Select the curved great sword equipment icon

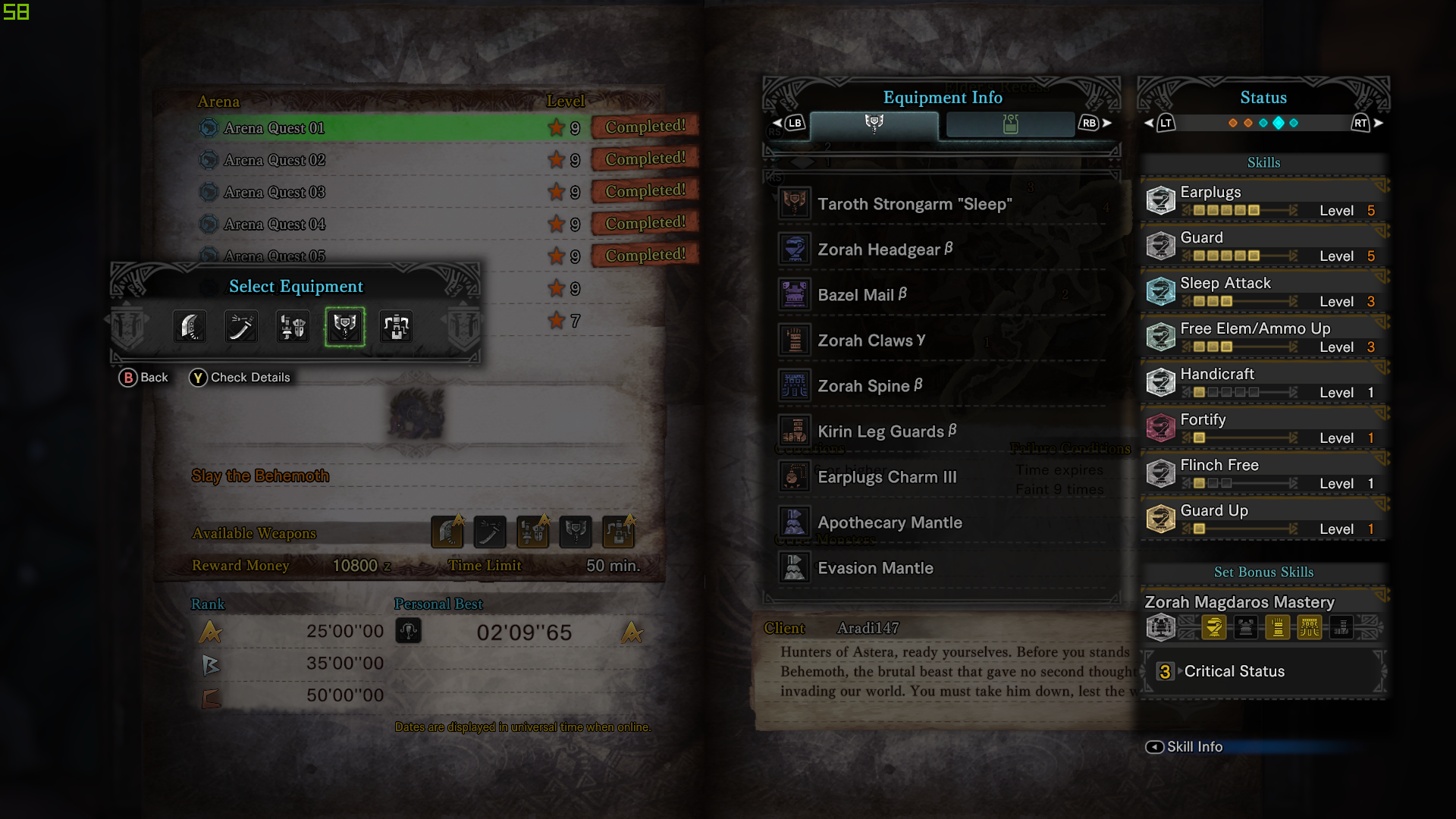[x=190, y=327]
